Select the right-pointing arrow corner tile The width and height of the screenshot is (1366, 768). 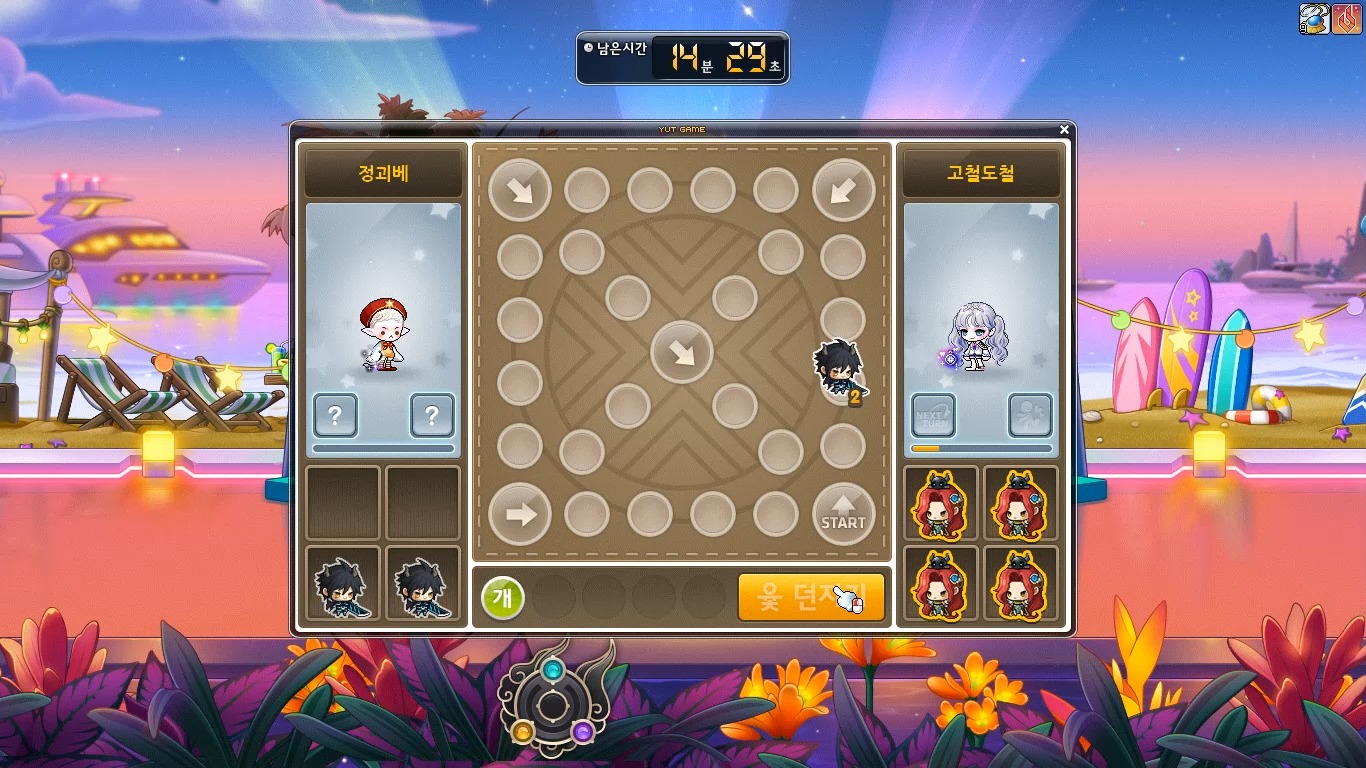(x=520, y=515)
